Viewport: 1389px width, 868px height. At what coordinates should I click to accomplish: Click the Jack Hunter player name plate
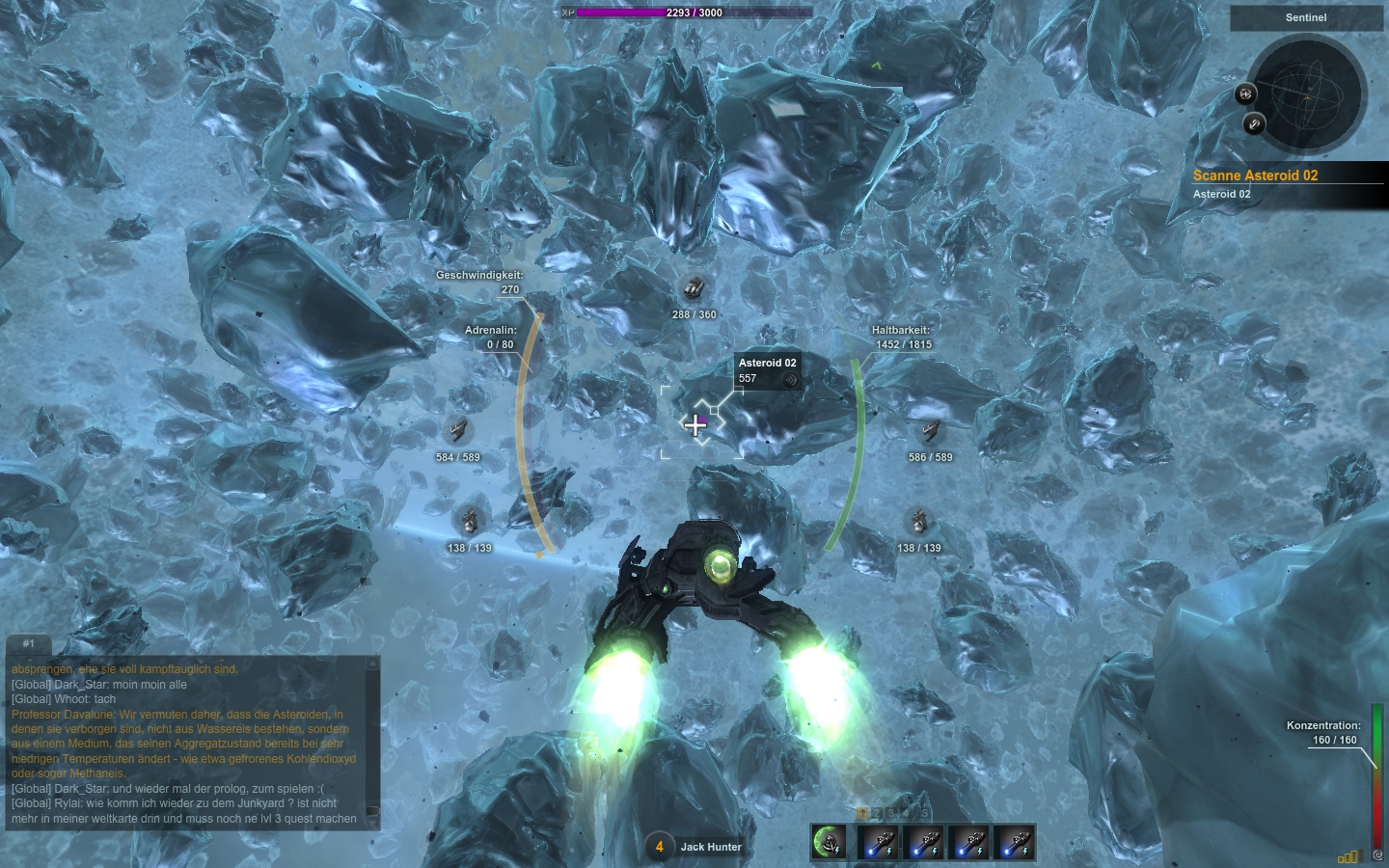710,847
